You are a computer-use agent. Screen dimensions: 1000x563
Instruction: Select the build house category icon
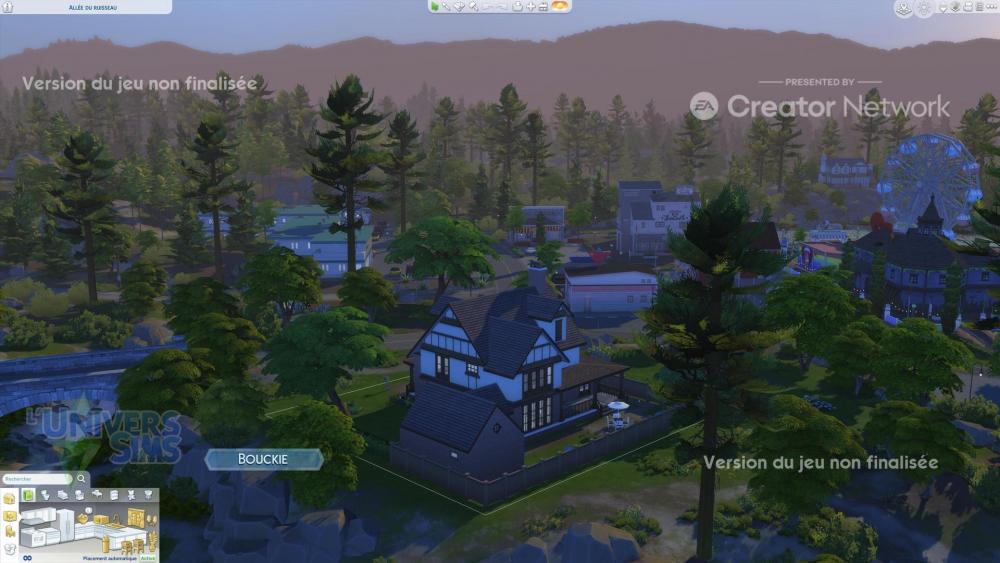[x=10, y=498]
